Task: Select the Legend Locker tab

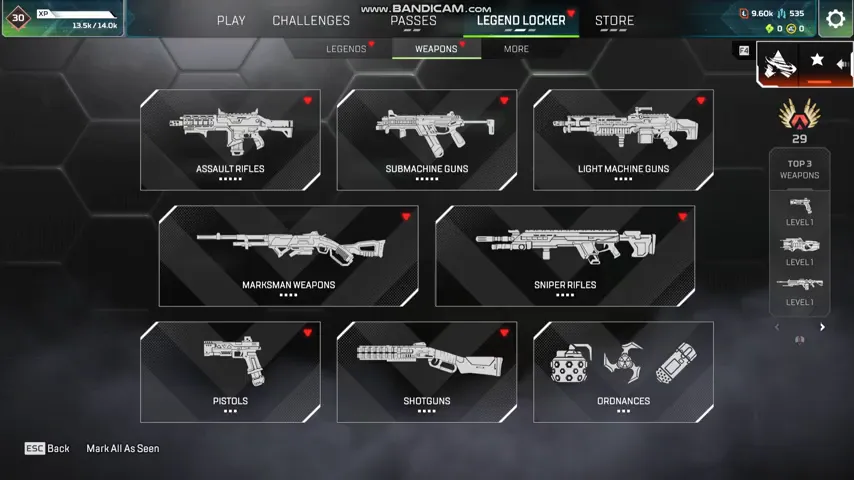Action: coord(521,20)
